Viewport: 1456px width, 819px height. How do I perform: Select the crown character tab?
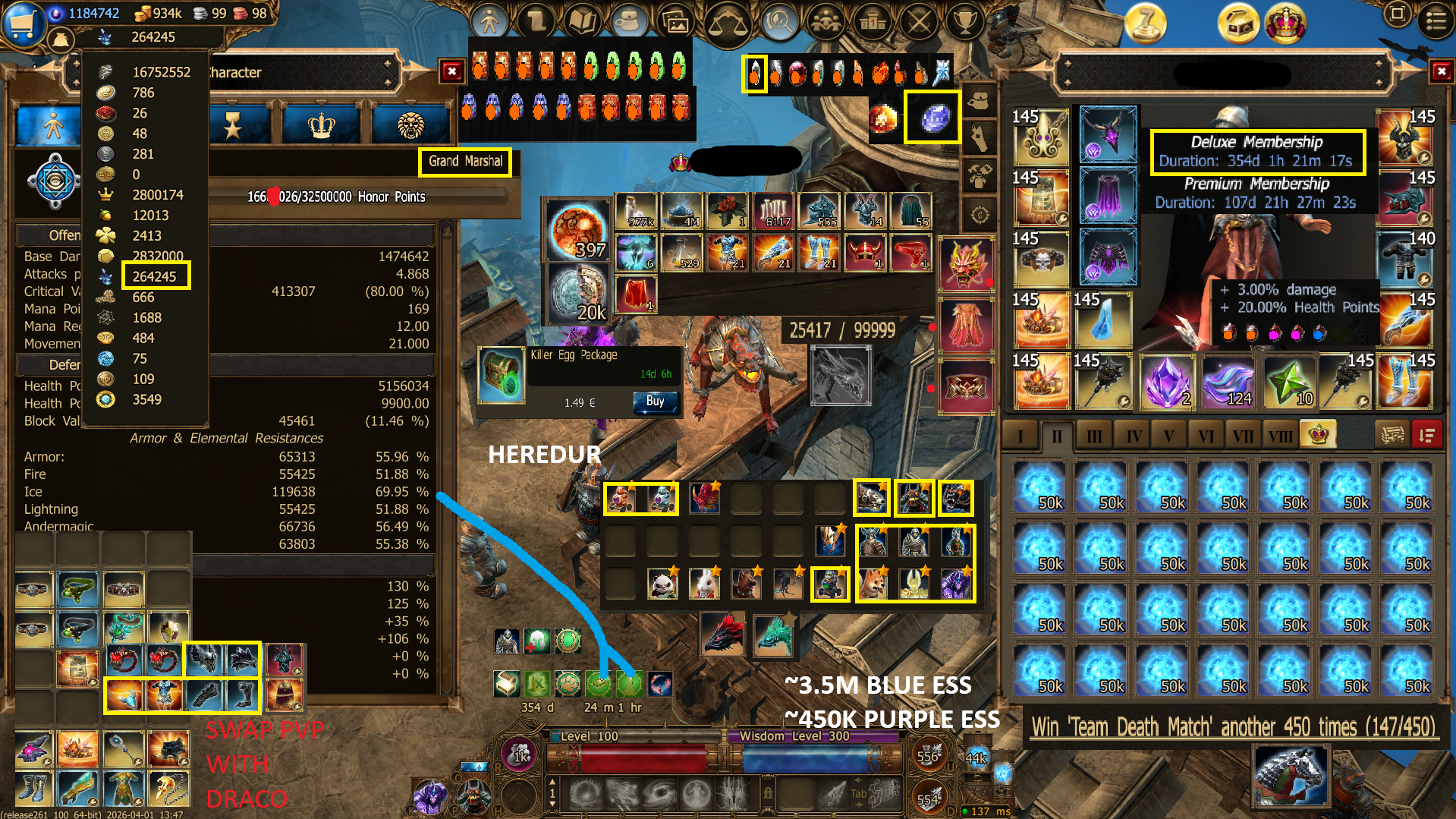pyautogui.click(x=322, y=125)
